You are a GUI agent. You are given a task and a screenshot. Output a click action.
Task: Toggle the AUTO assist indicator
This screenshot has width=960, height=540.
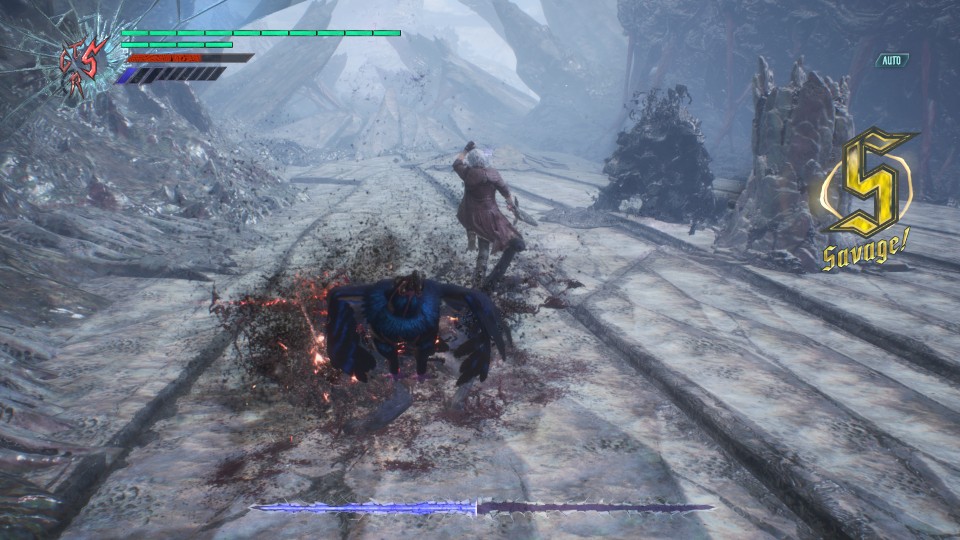click(x=892, y=60)
